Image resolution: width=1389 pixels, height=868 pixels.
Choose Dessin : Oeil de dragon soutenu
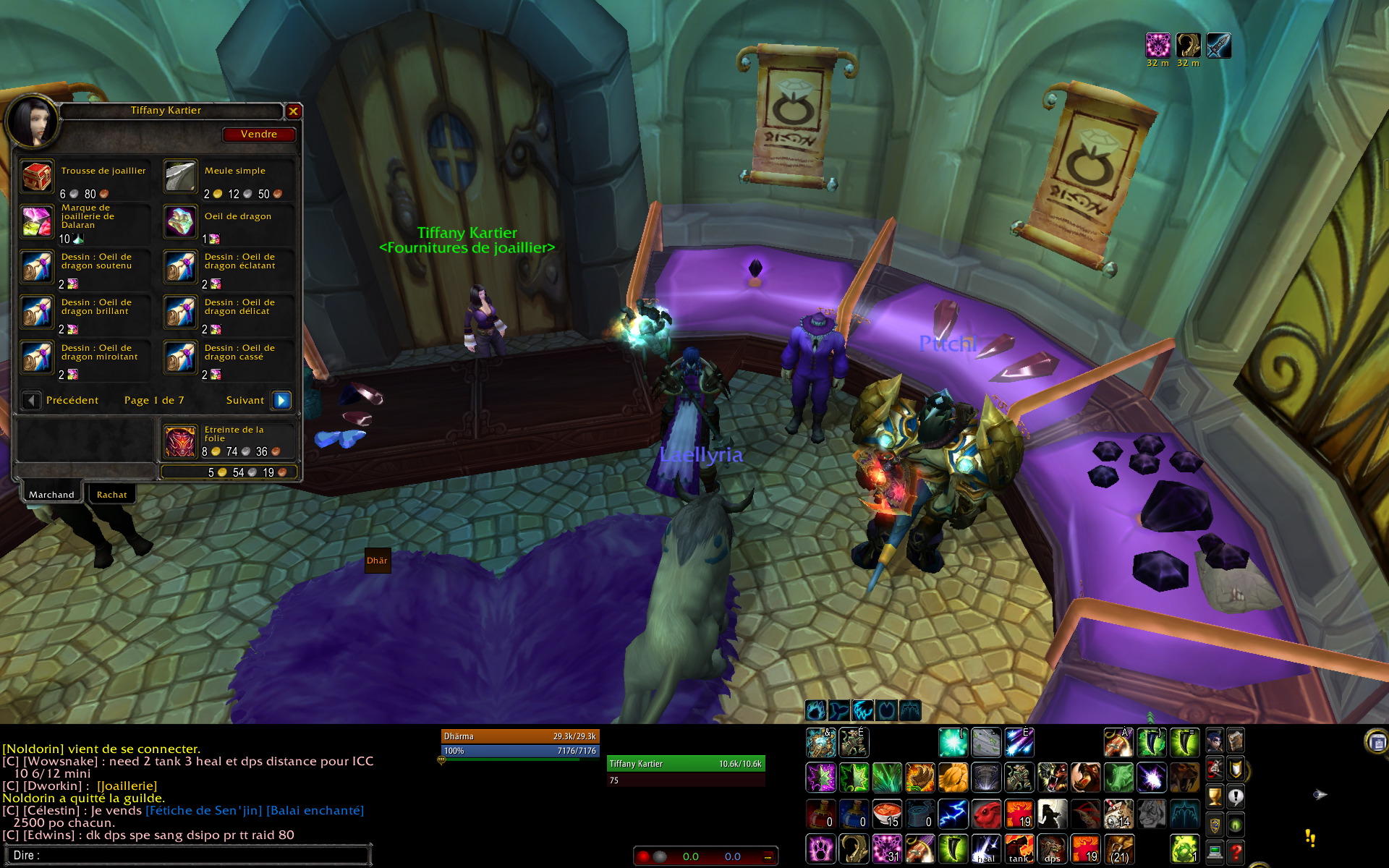[x=37, y=267]
